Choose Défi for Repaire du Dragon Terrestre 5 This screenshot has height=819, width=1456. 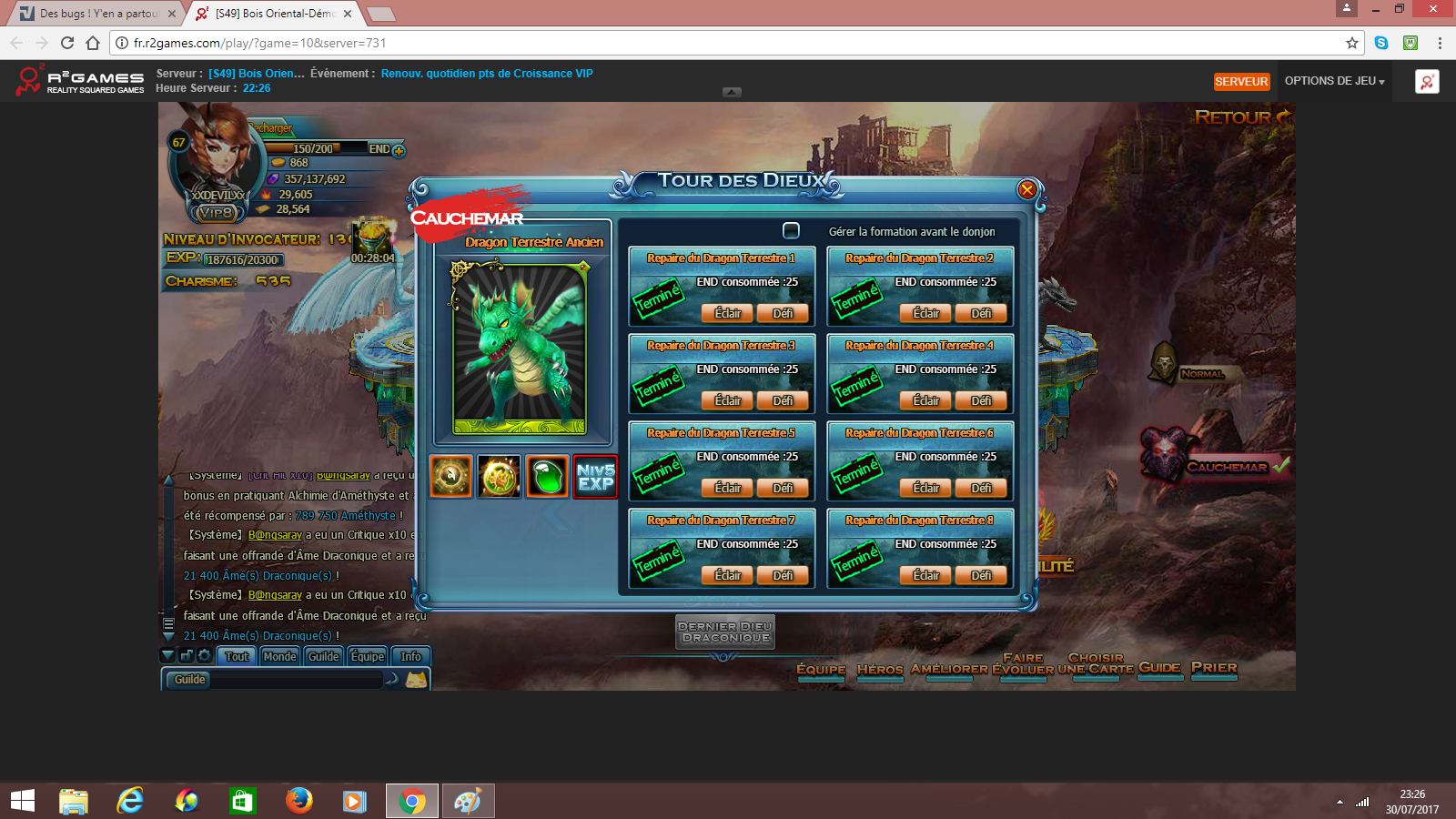(783, 489)
